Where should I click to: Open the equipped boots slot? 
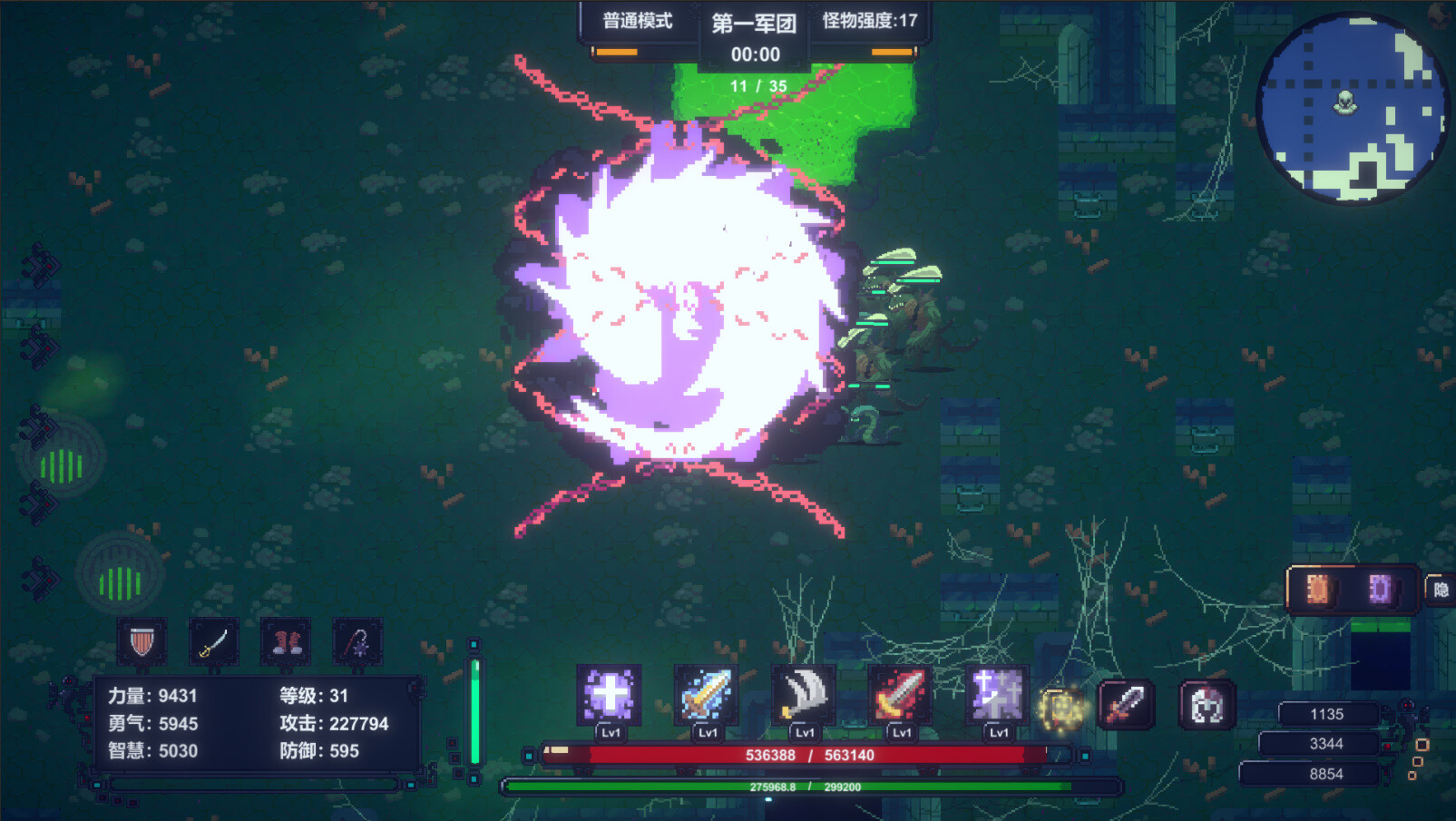click(x=288, y=641)
